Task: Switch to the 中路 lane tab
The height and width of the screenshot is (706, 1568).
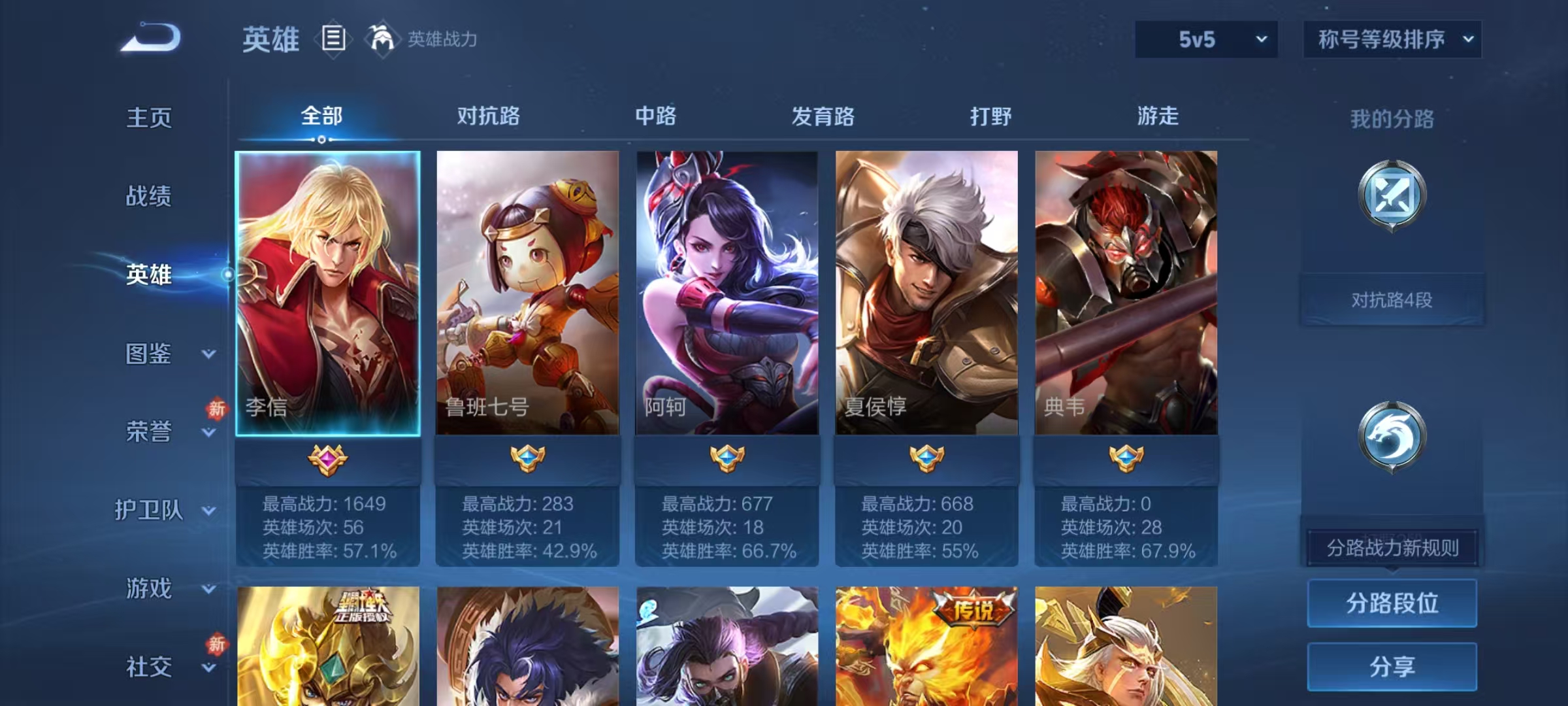Action: pos(655,116)
